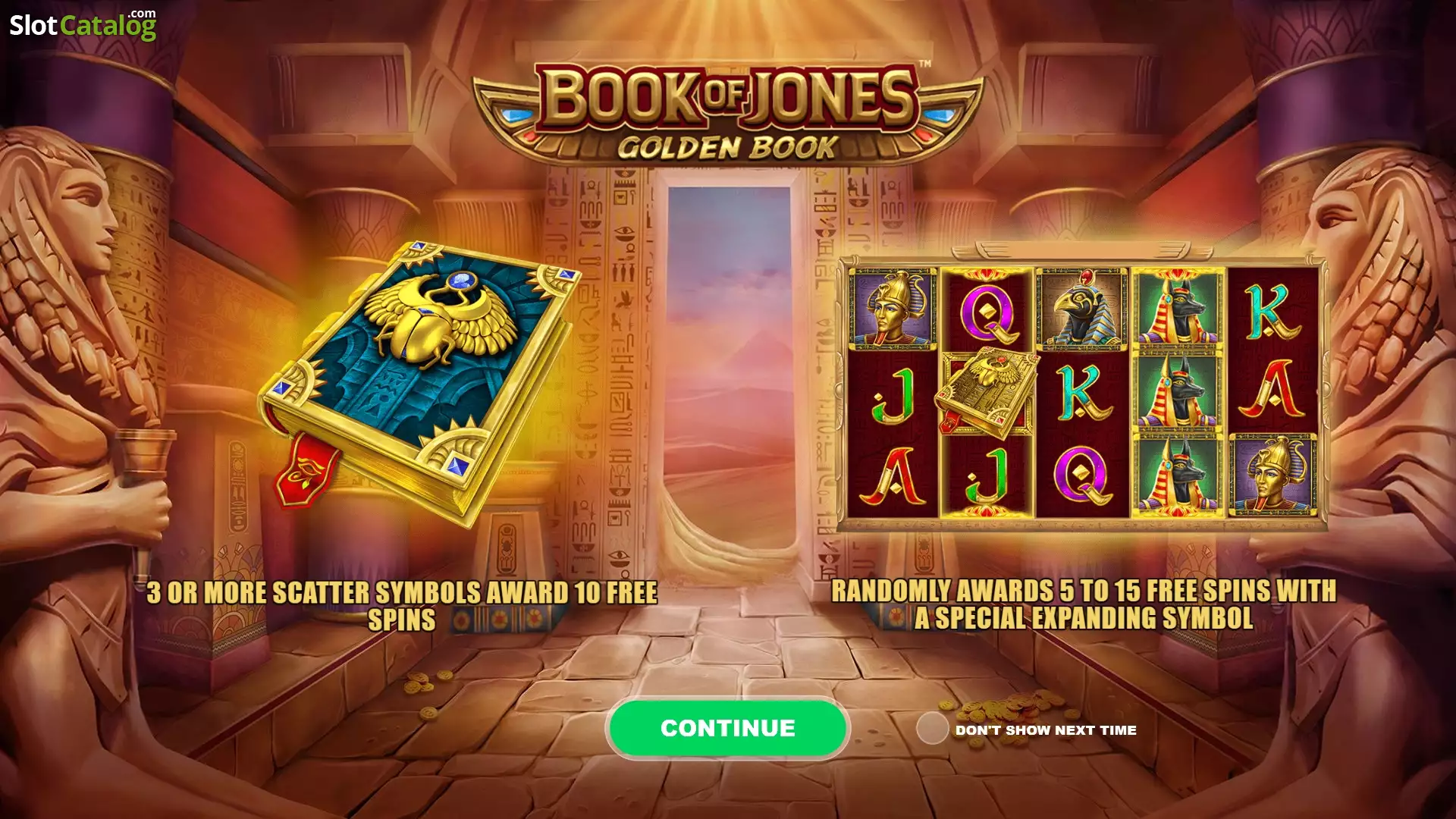
Task: Click the green Continue button
Action: [727, 728]
